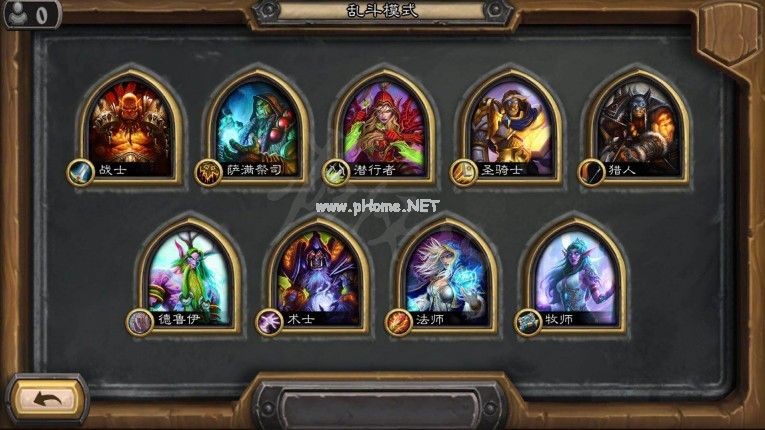765x430 pixels.
Task: Pick the Priest (牧师) hero portrait
Action: (x=577, y=277)
